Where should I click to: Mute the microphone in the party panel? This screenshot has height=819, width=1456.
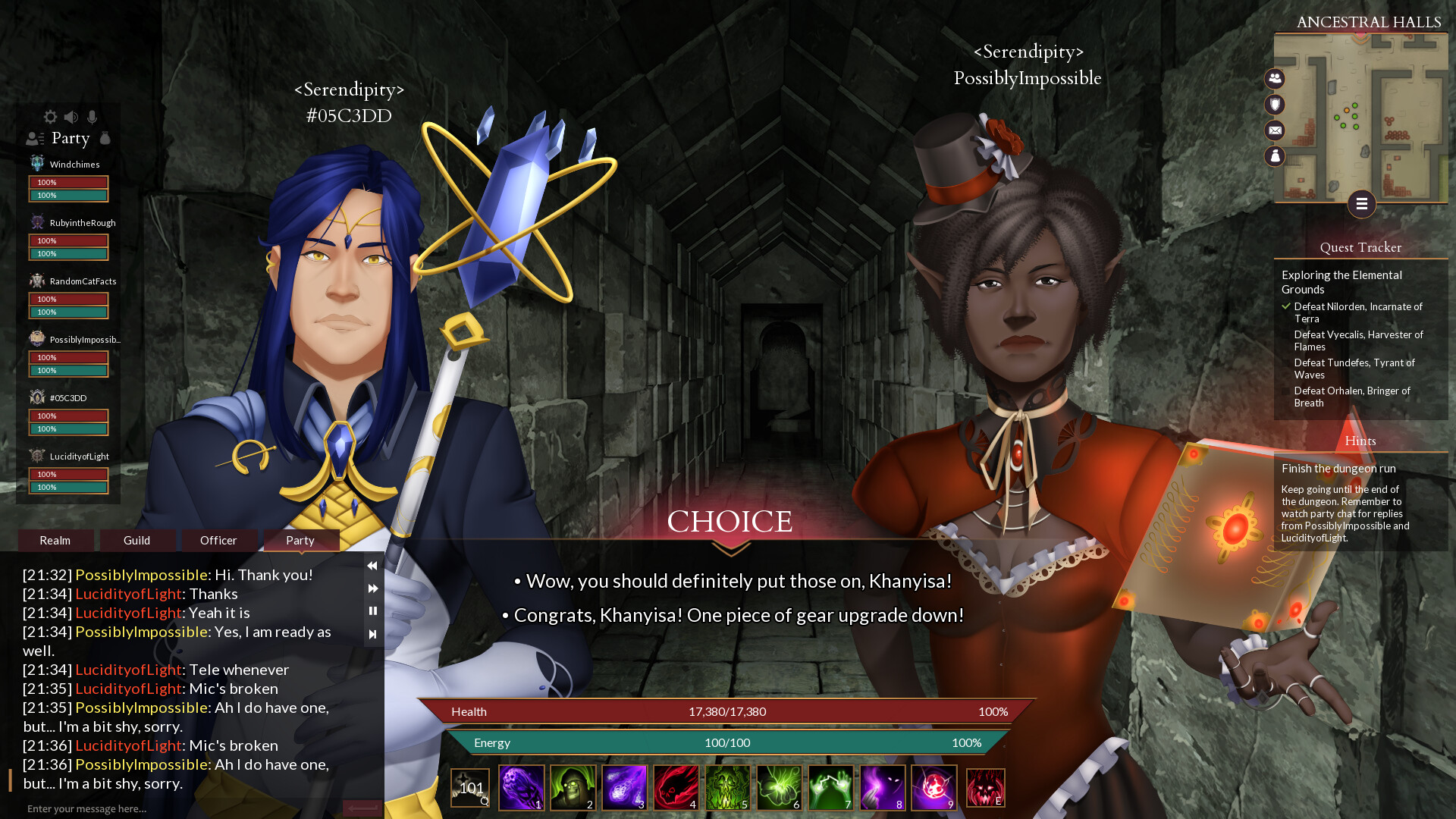[x=93, y=117]
